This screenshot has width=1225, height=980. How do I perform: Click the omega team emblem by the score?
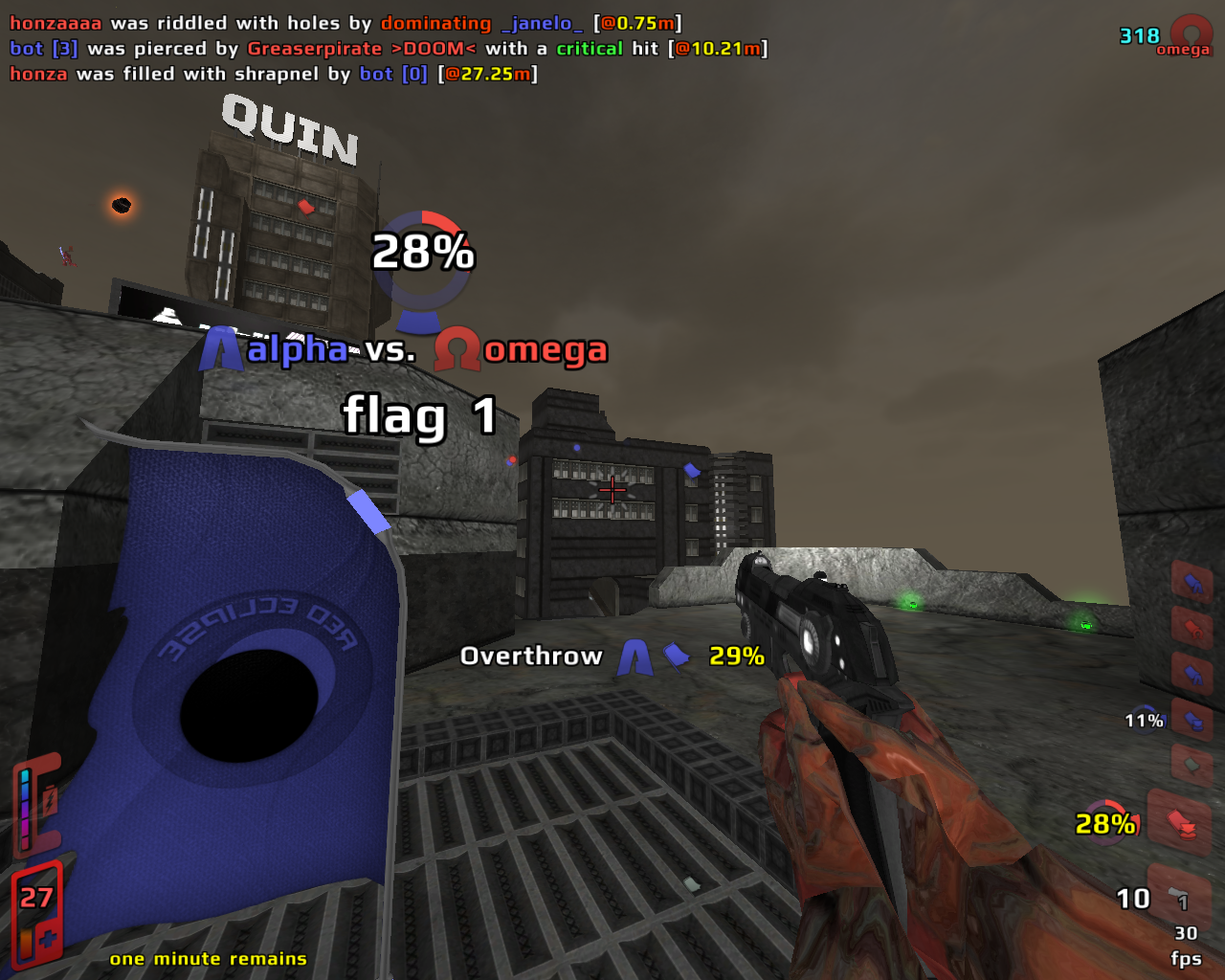(x=1191, y=36)
